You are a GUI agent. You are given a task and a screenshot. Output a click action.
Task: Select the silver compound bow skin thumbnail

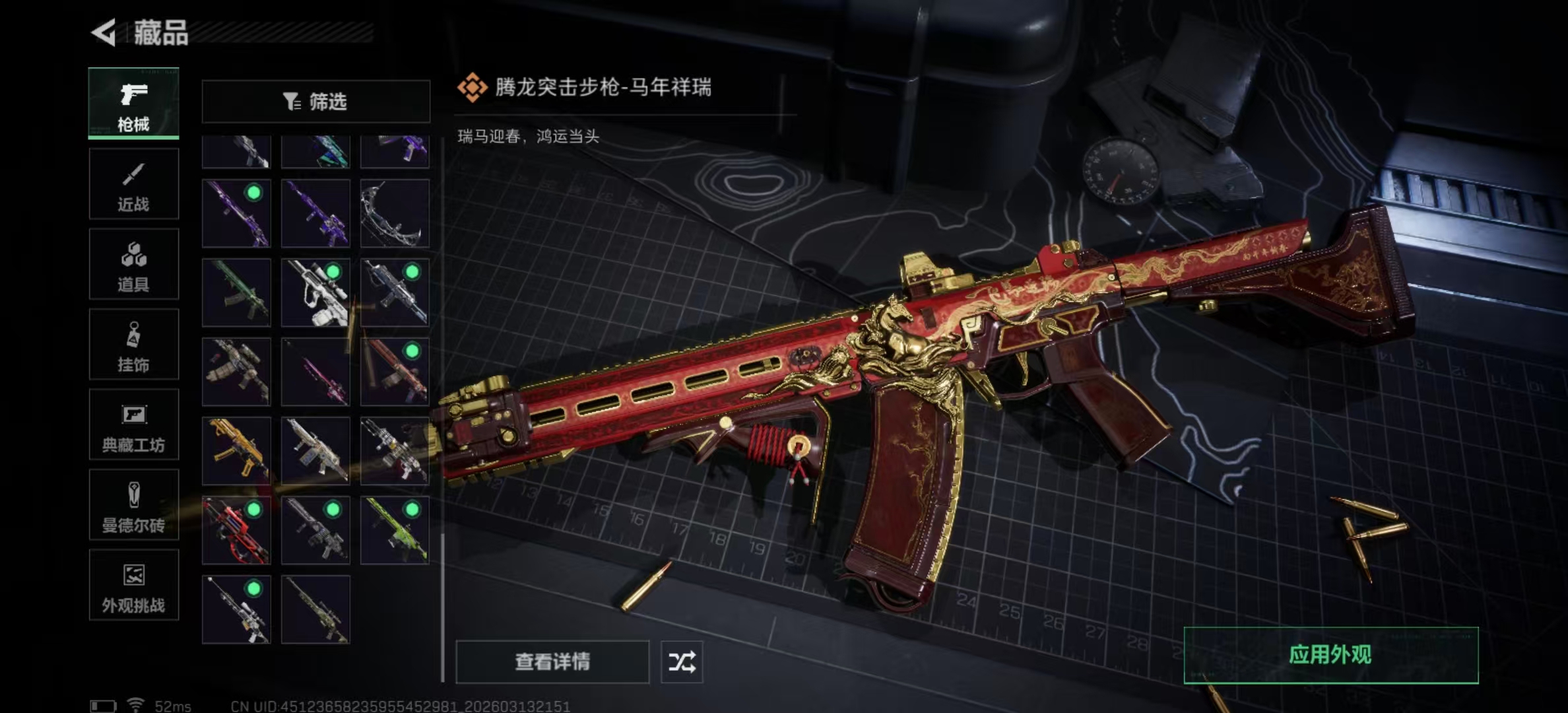[x=395, y=213]
